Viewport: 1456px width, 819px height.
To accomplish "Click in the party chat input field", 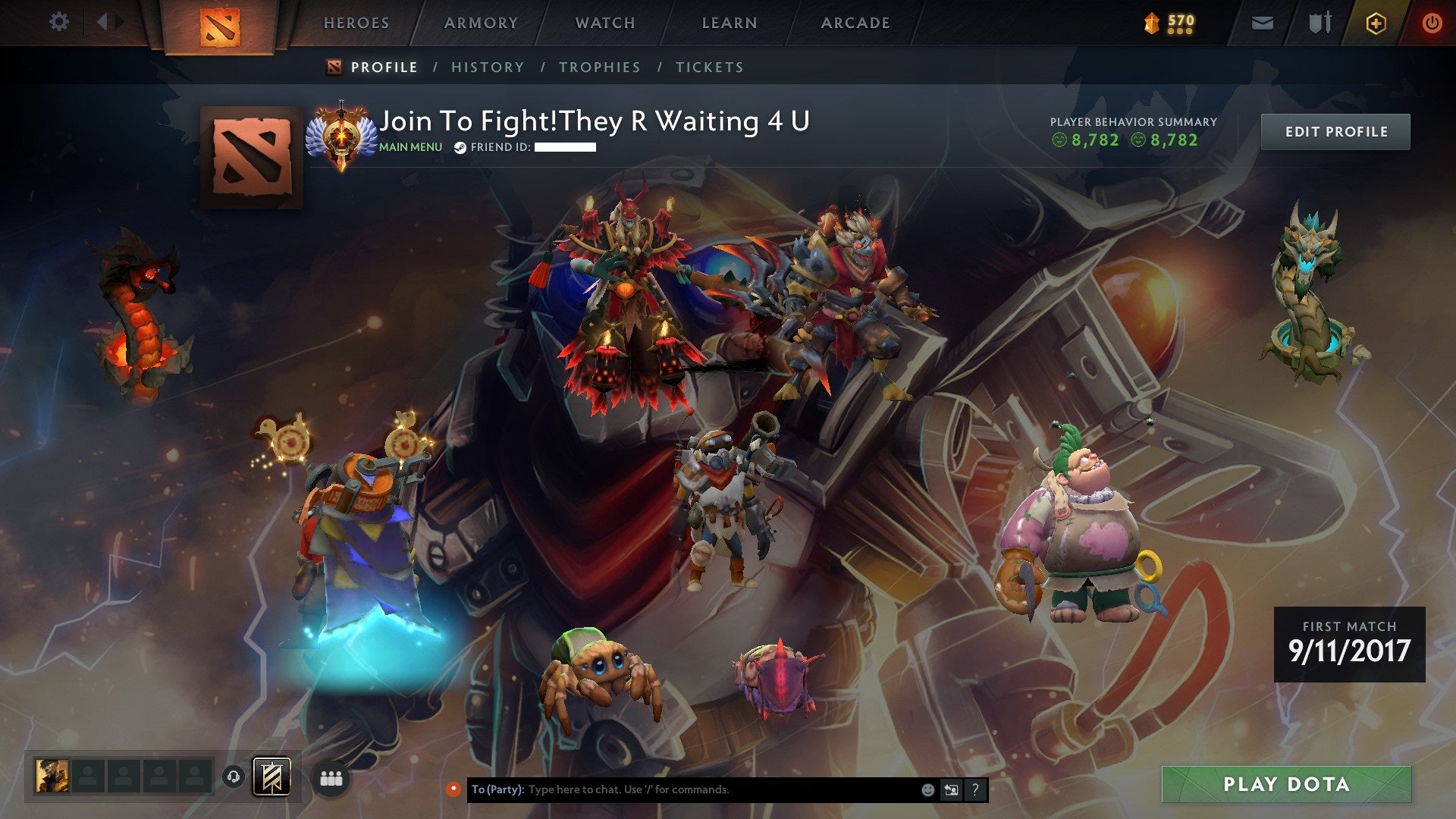I will click(x=682, y=789).
